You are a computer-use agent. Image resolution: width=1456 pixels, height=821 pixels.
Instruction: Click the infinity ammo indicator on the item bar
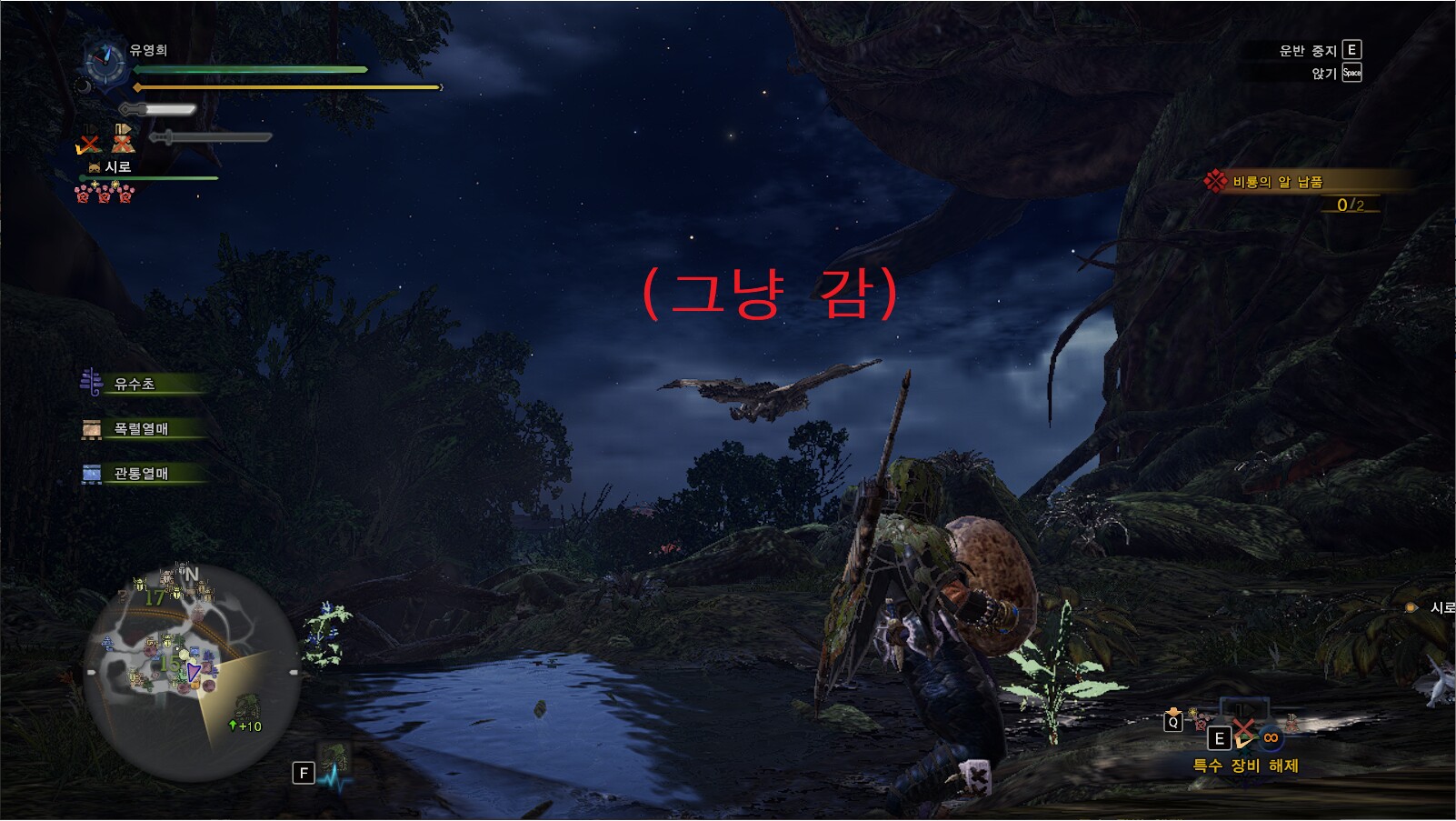click(x=1271, y=738)
